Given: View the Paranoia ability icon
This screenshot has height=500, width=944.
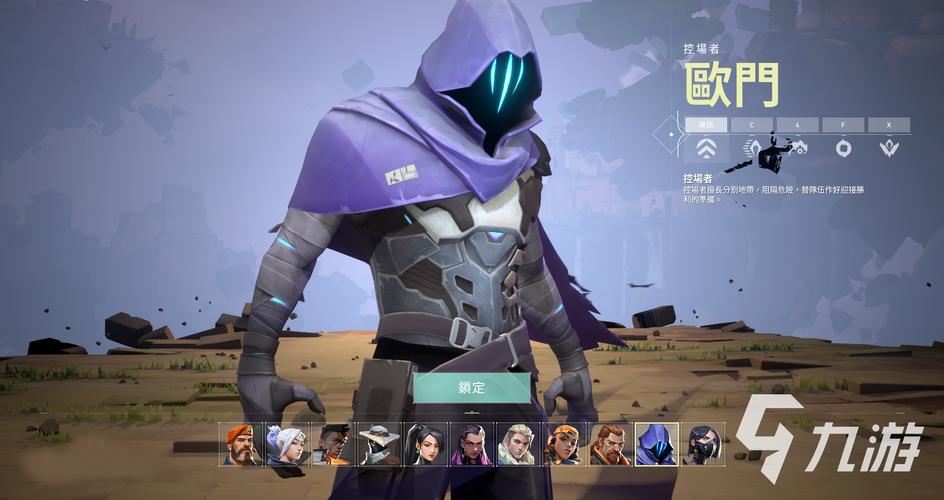Looking at the screenshot, I should 797,148.
